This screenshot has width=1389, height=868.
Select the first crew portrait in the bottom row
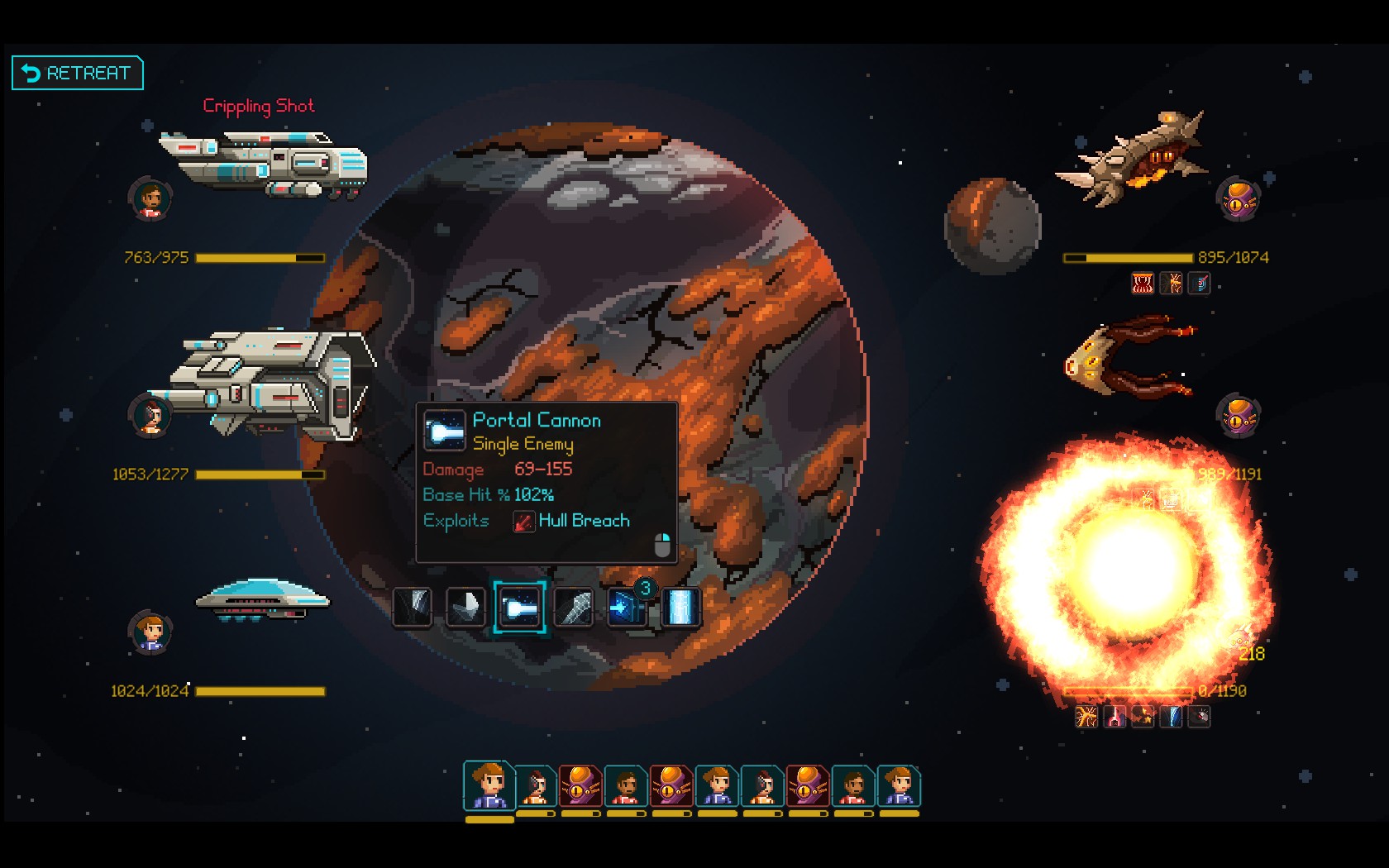[488, 787]
